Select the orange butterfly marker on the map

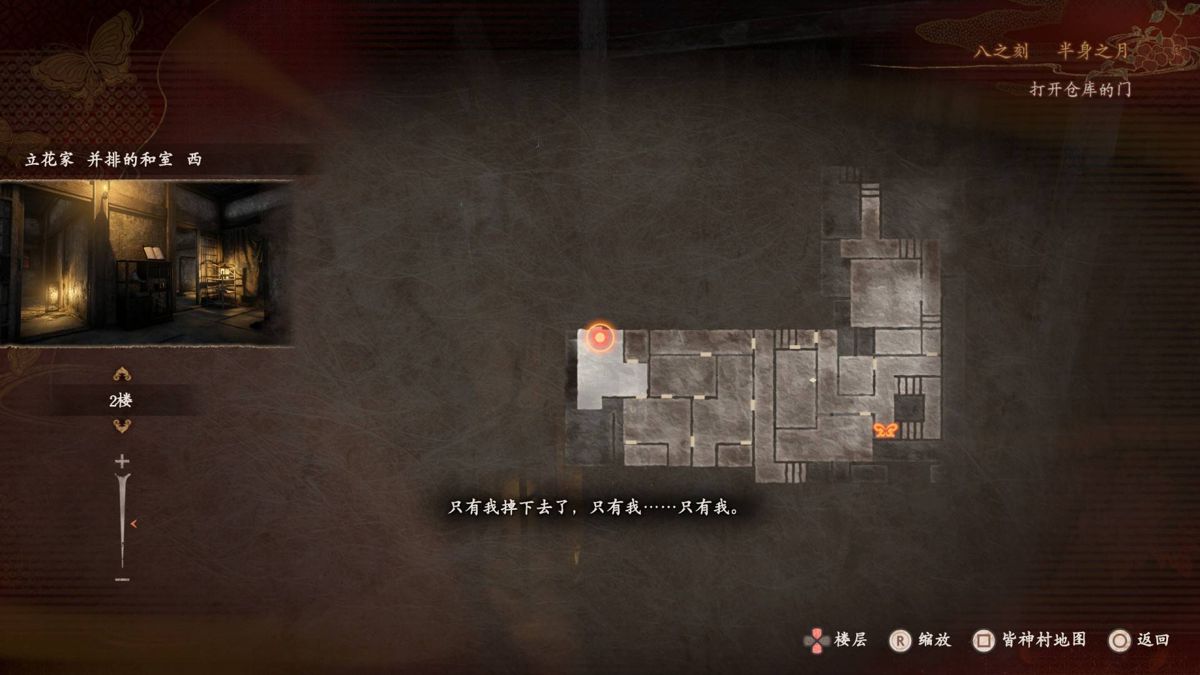[884, 430]
